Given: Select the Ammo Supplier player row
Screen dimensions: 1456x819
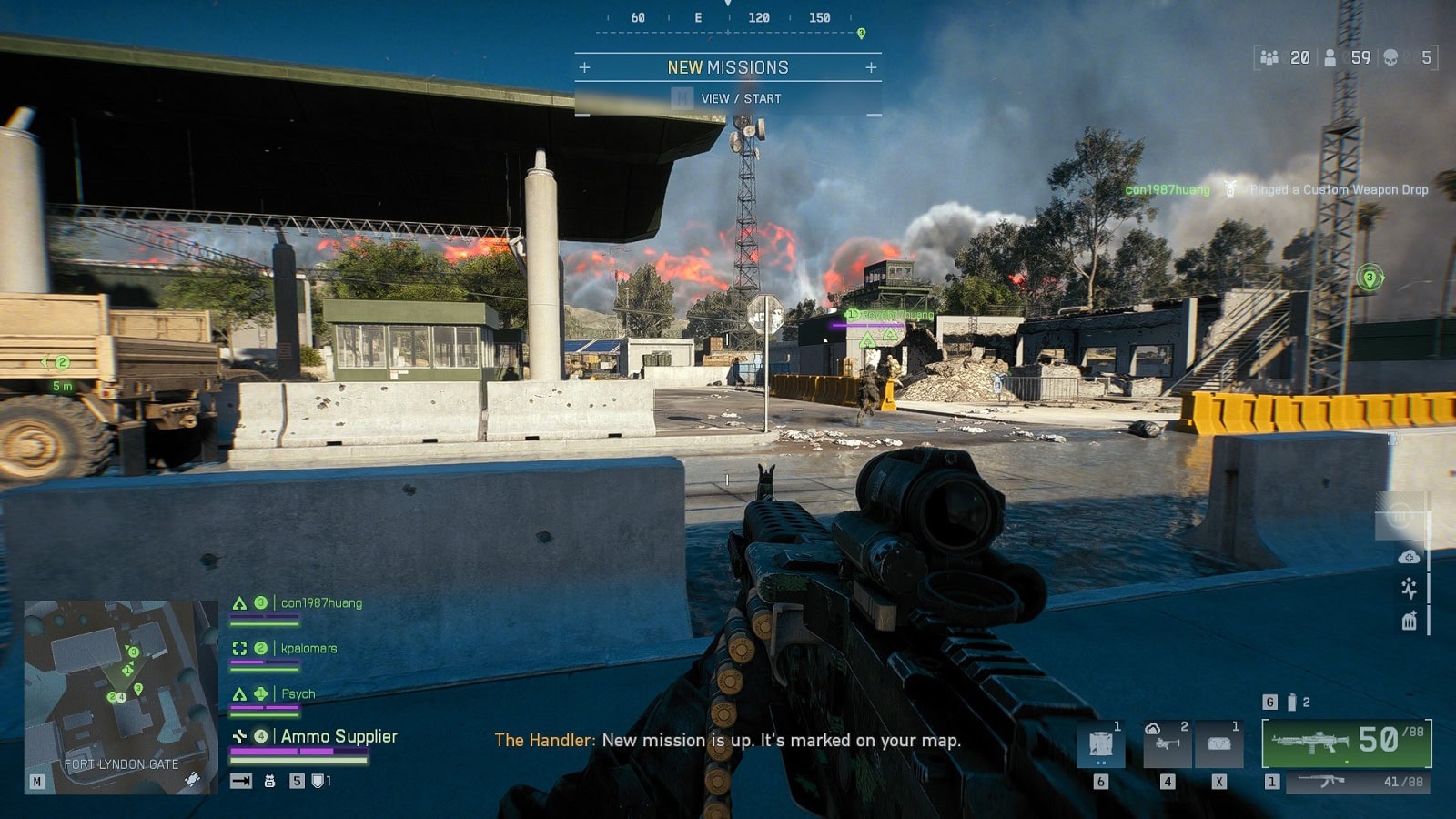Looking at the screenshot, I should pos(339,736).
